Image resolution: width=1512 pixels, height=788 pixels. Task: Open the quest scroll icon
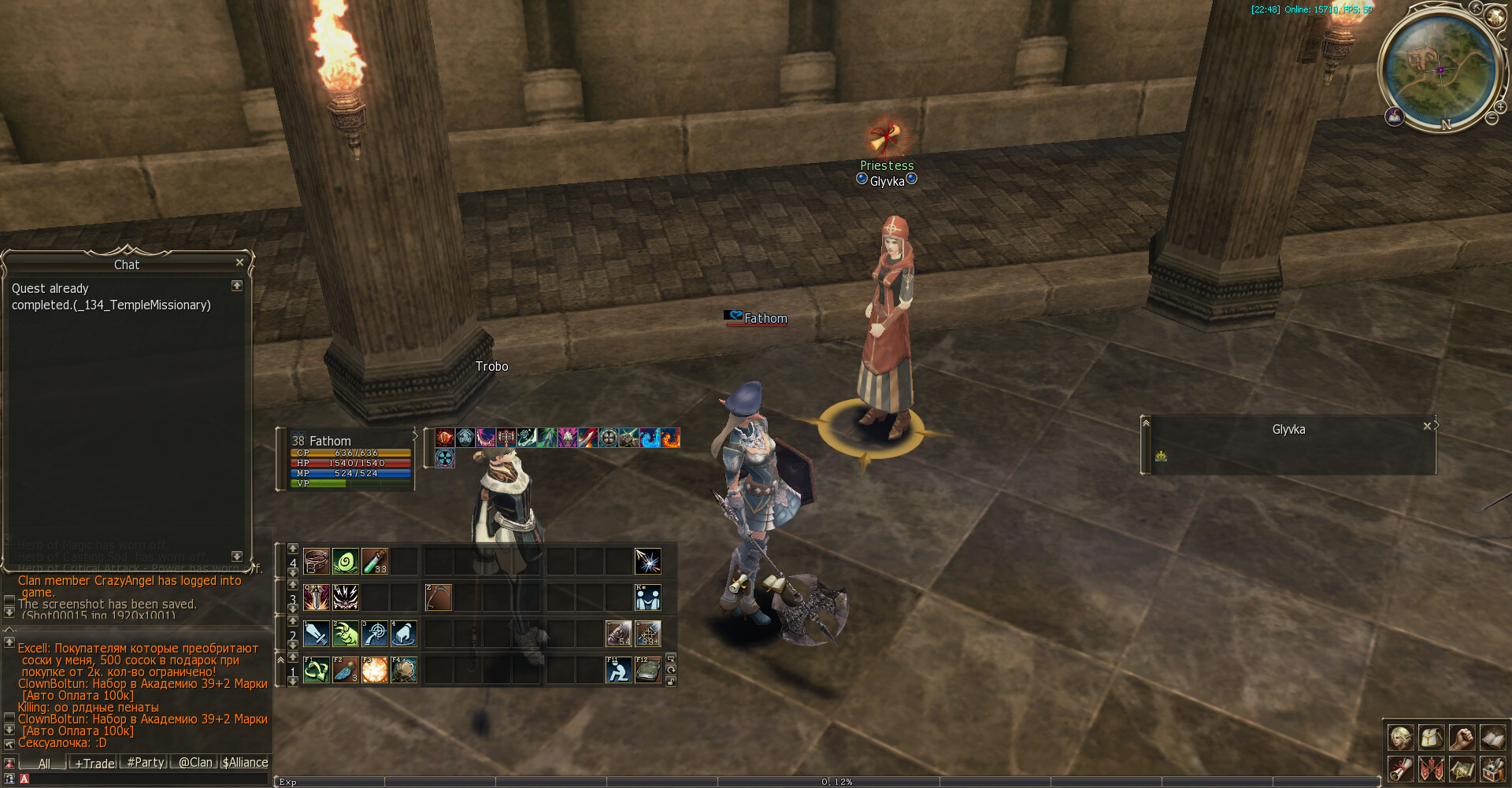pos(1400,768)
